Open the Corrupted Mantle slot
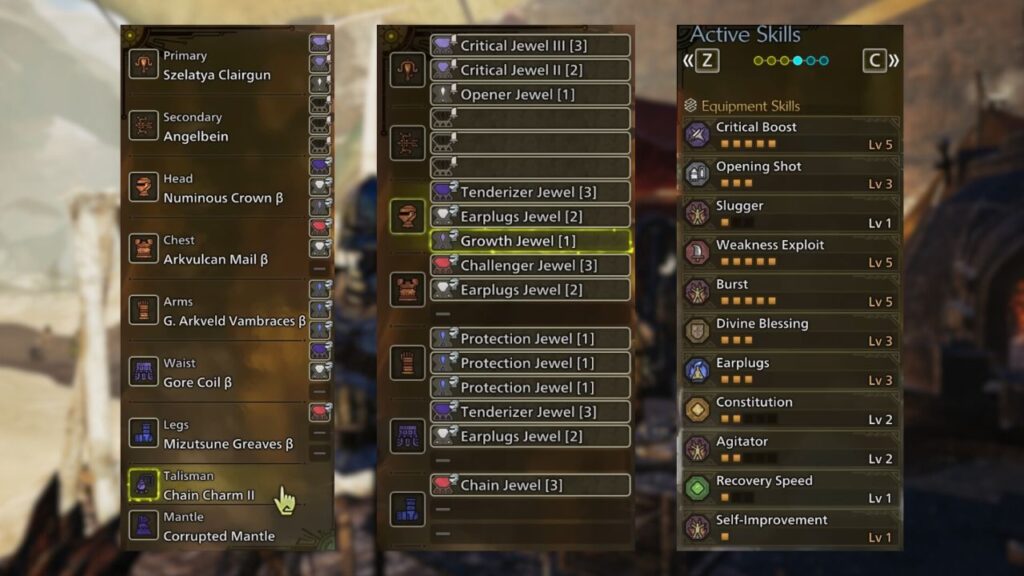 218,527
